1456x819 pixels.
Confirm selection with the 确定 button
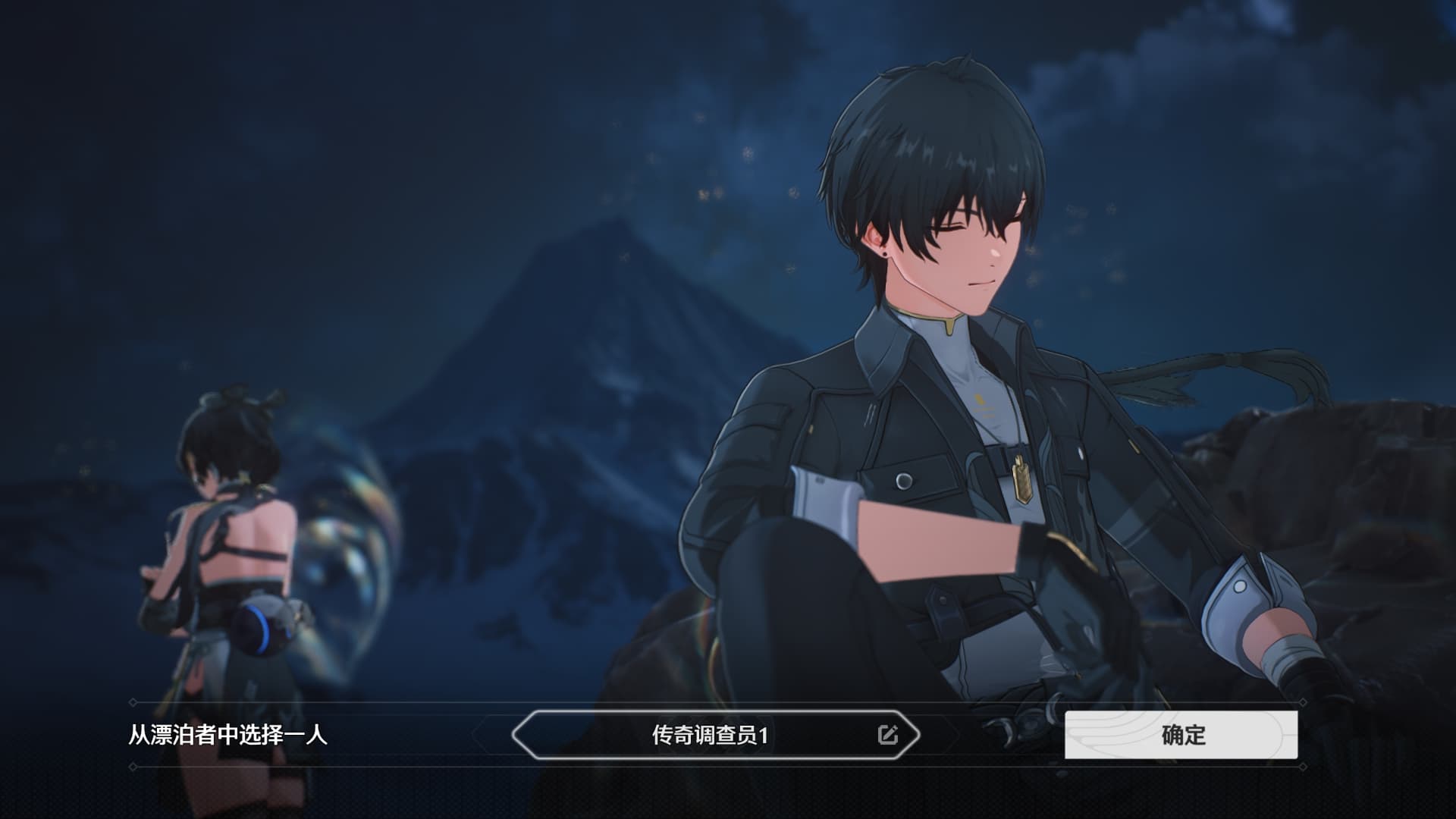click(x=1181, y=735)
